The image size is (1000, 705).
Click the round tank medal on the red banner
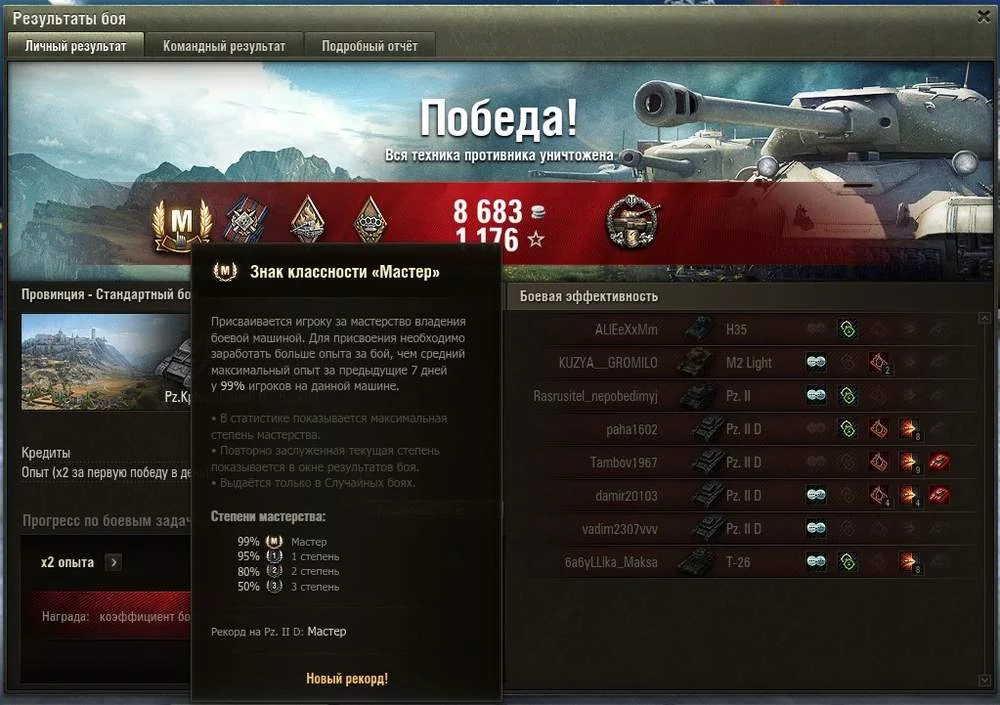(633, 222)
